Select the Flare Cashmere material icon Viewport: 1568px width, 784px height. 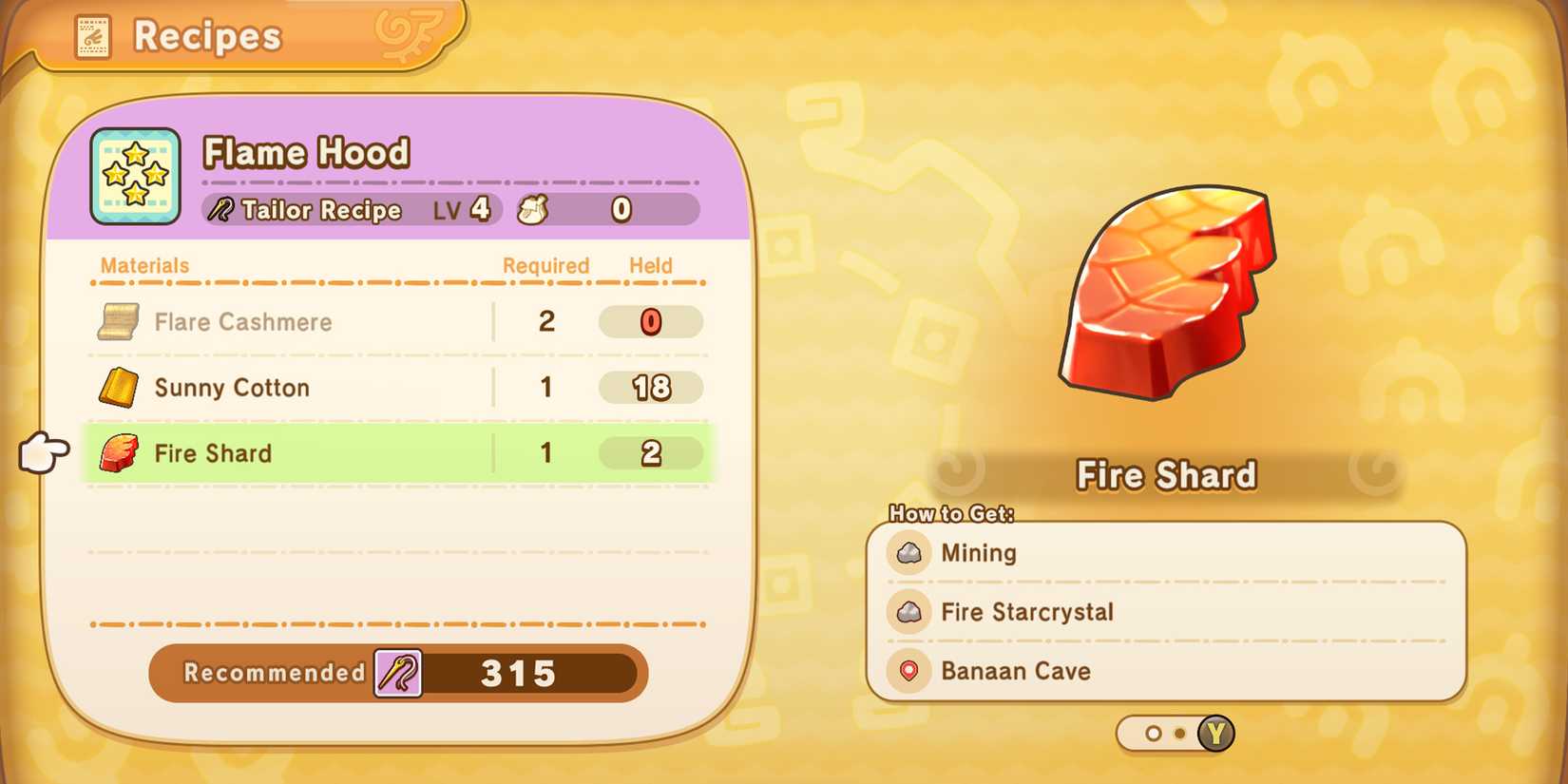pos(118,321)
